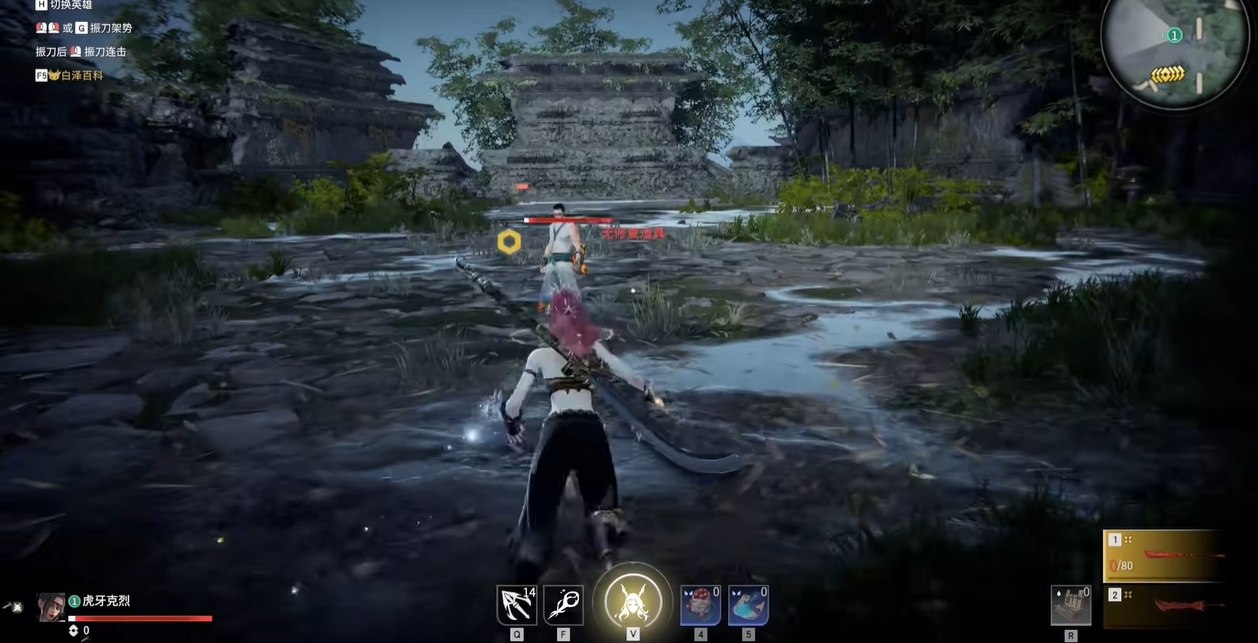The height and width of the screenshot is (643, 1258).
Task: Trigger the glowing horned-hero ultimate icon
Action: click(632, 601)
